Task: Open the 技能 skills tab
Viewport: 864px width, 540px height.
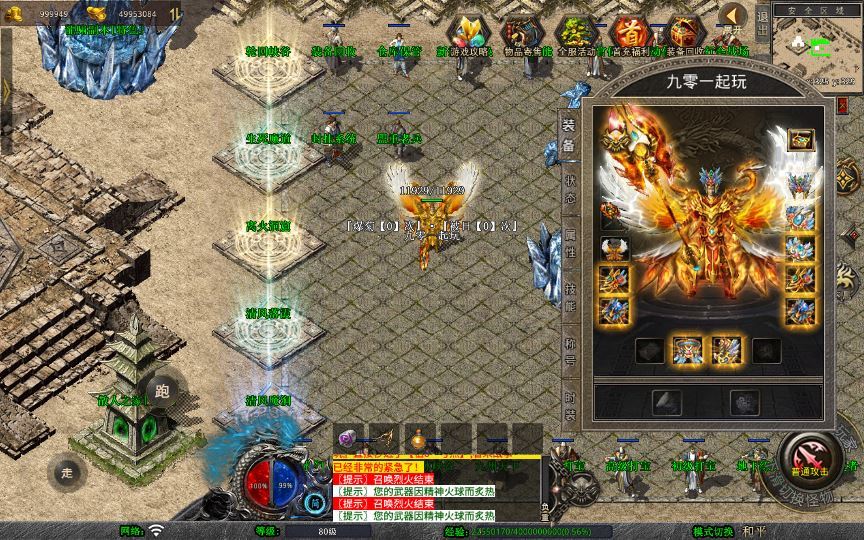Action: tap(570, 293)
